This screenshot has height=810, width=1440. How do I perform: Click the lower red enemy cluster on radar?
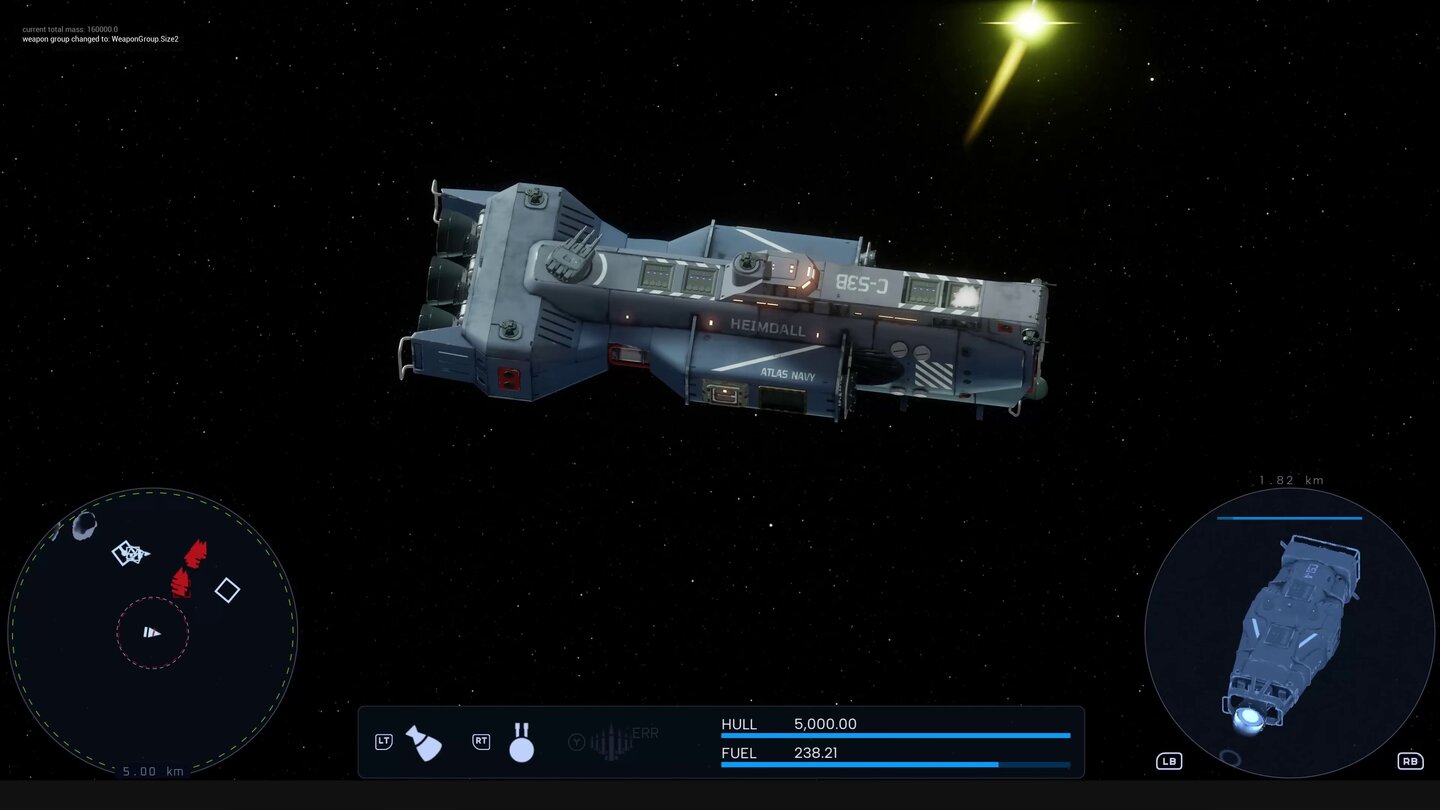tap(182, 582)
